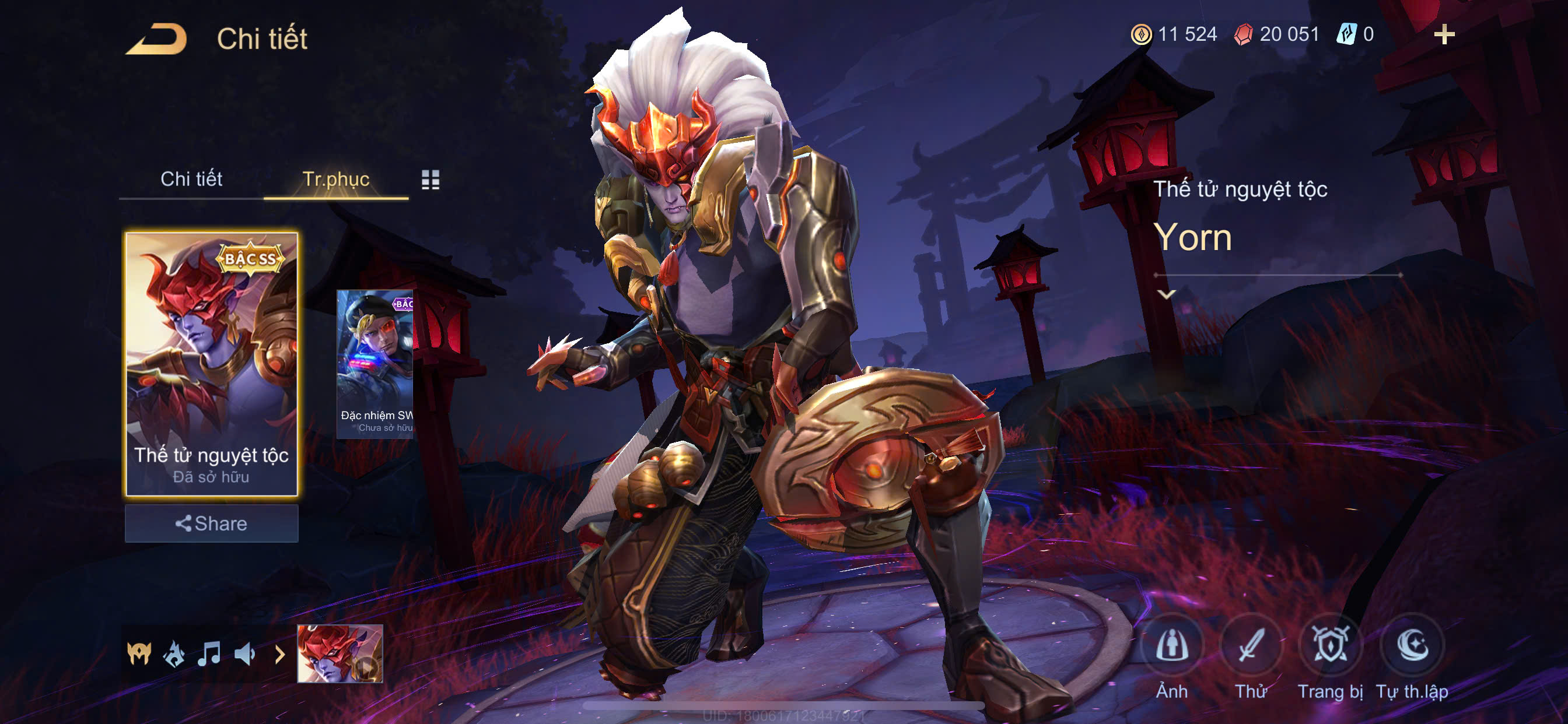Select the Tr.phục tab
Screen dimensions: 1568x724
pyautogui.click(x=335, y=179)
